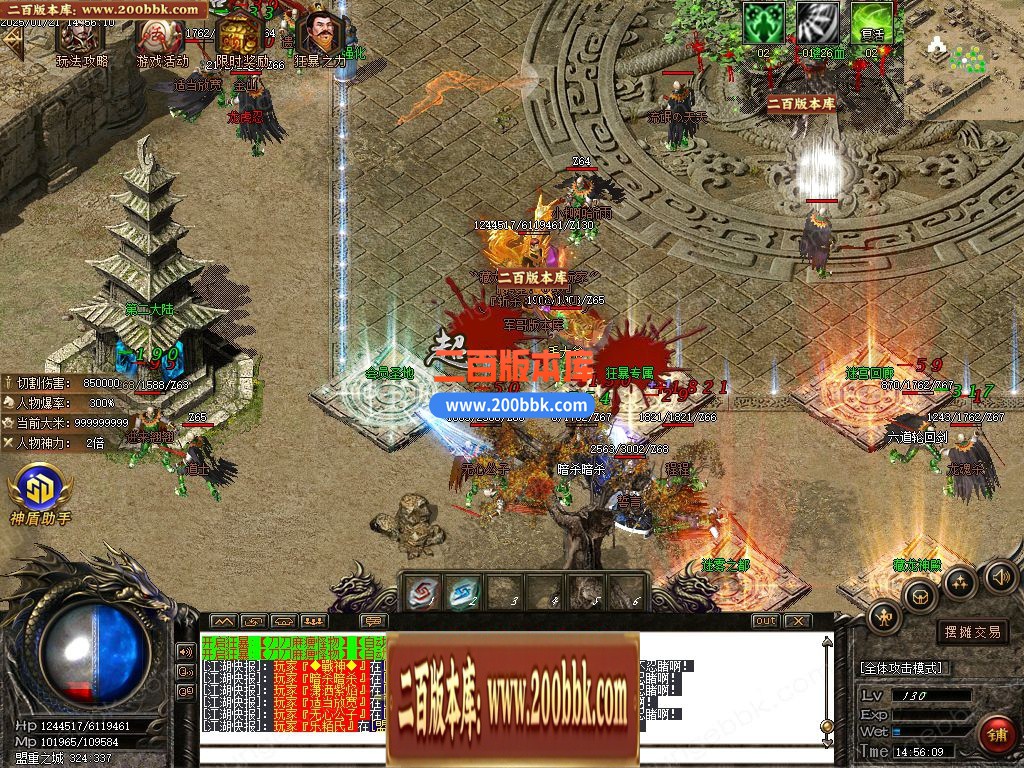1024x768 pixels.
Task: Open the red 铺 shop button
Action: (x=995, y=735)
